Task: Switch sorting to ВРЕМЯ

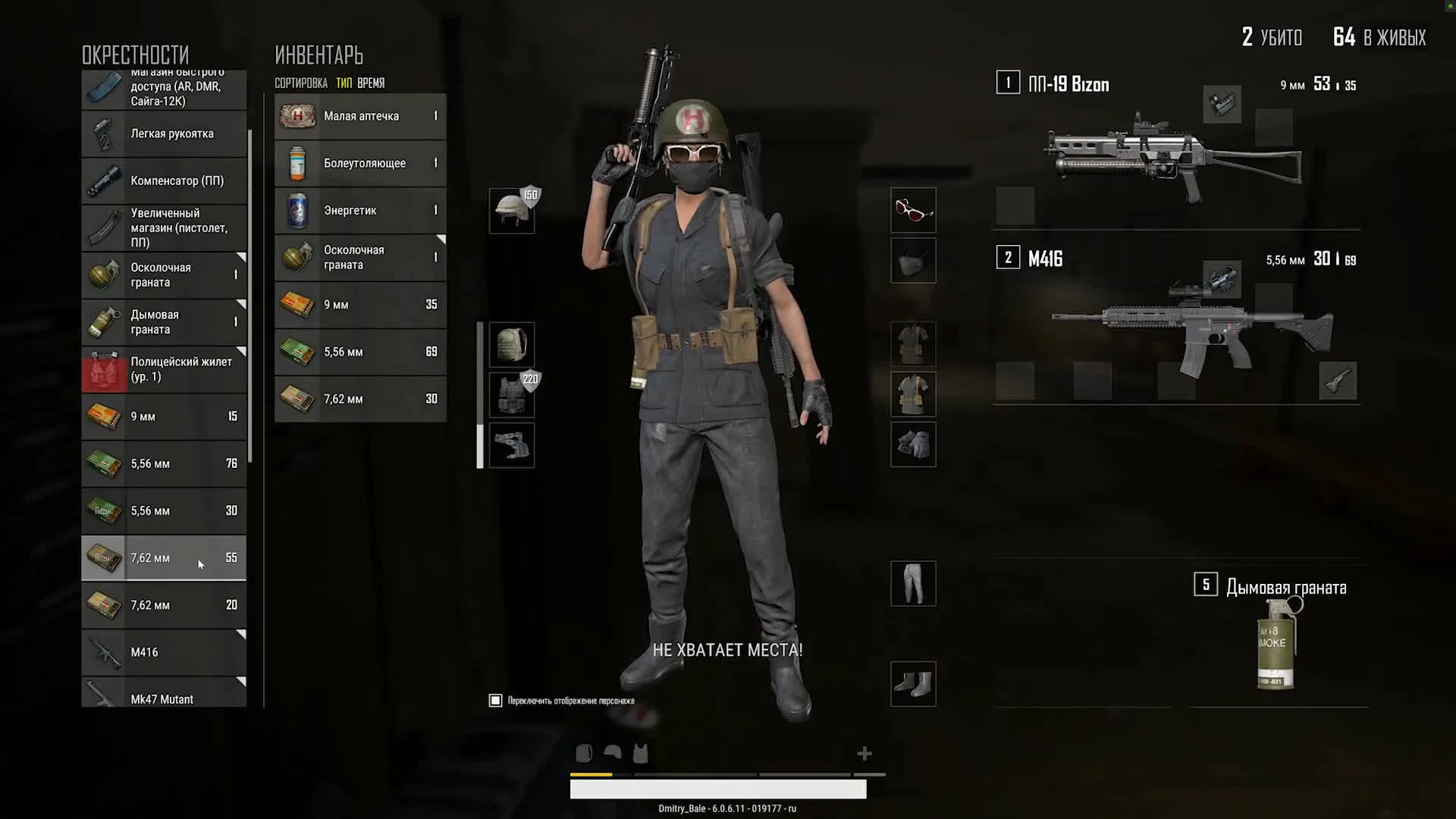Action: [369, 83]
